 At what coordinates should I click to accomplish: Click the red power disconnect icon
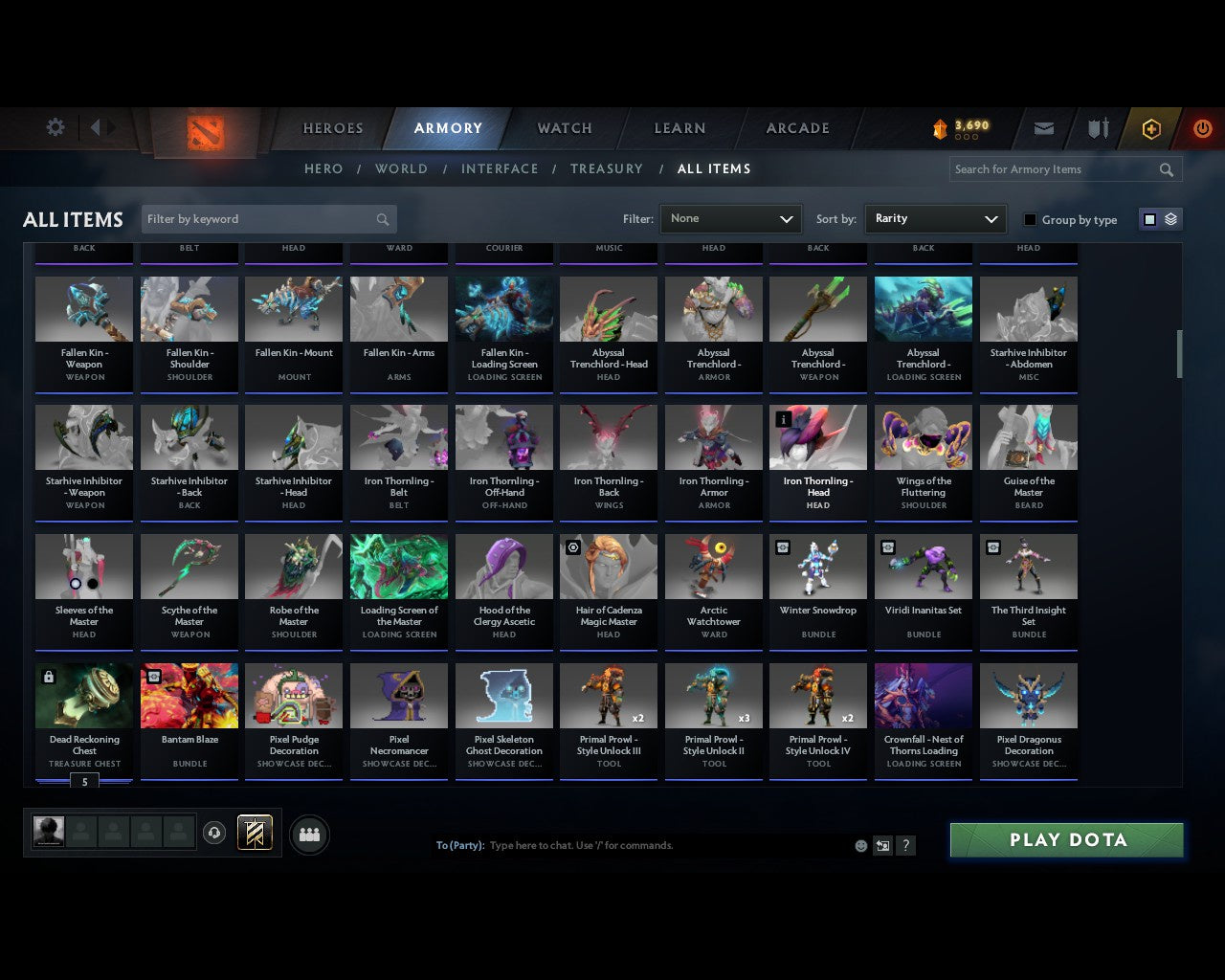pos(1202,127)
